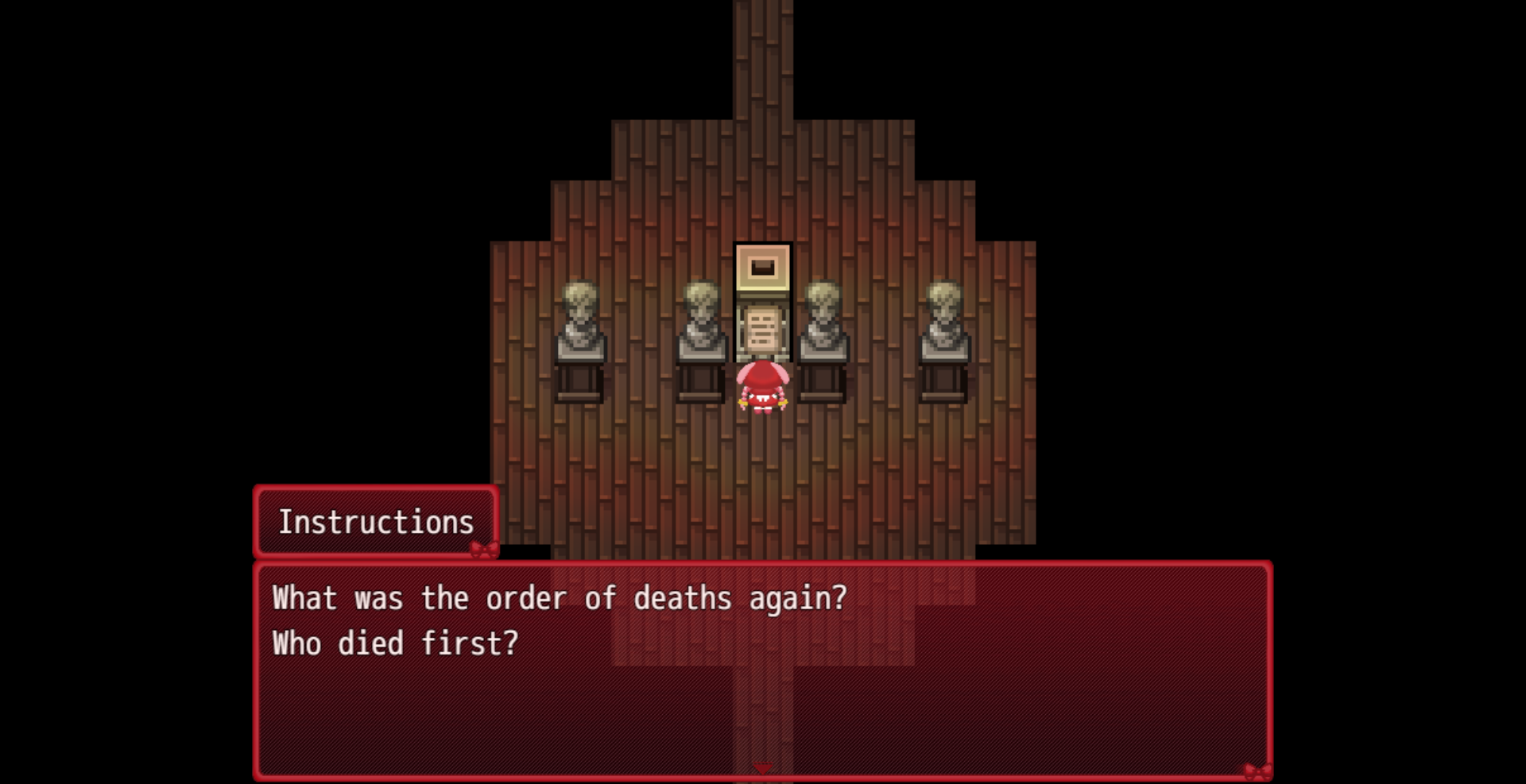Click the line reading 'Who died first?'
Screen dimensions: 1526x784
pos(393,643)
